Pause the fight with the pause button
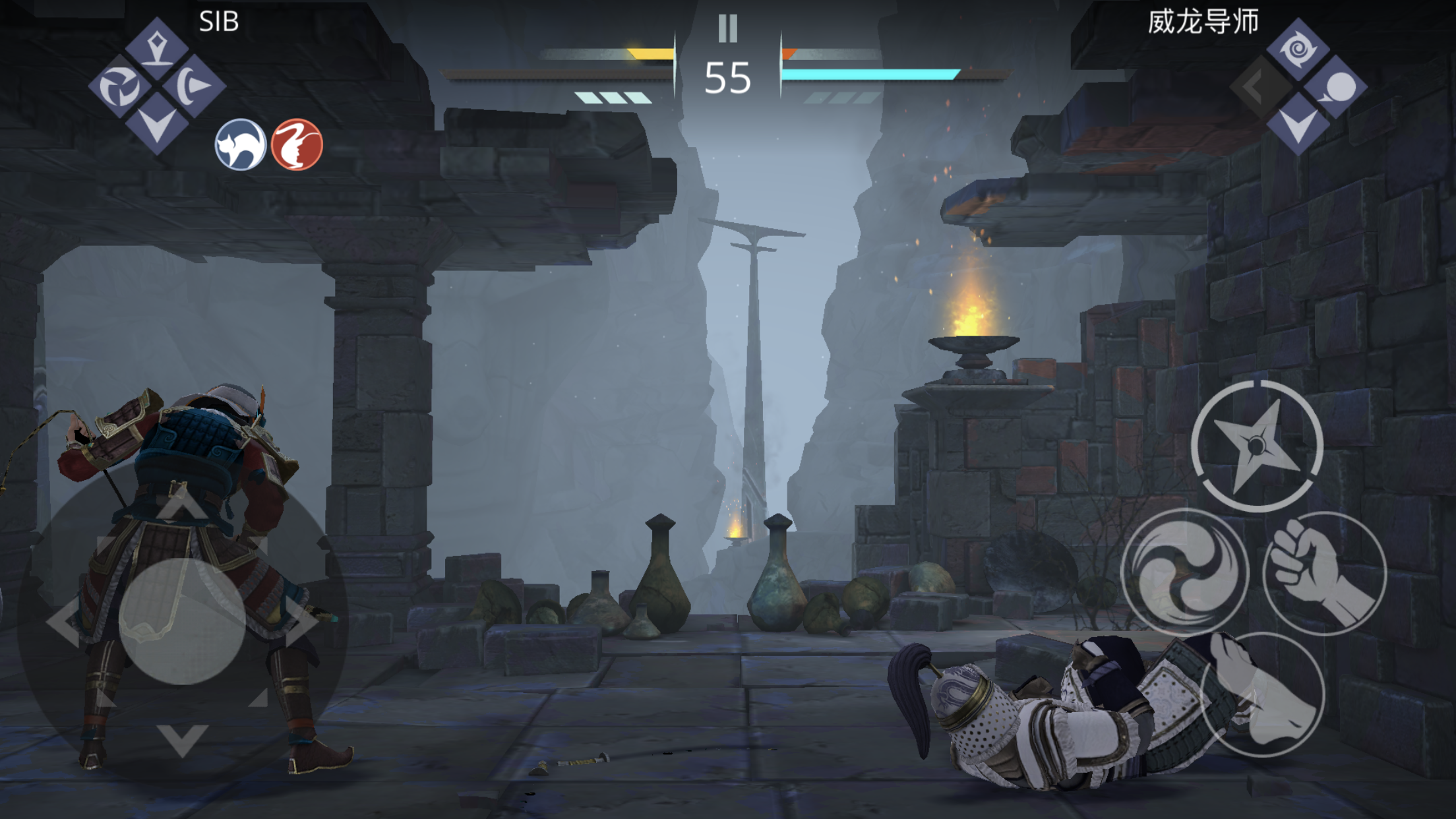Image resolution: width=1456 pixels, height=819 pixels. 727,29
